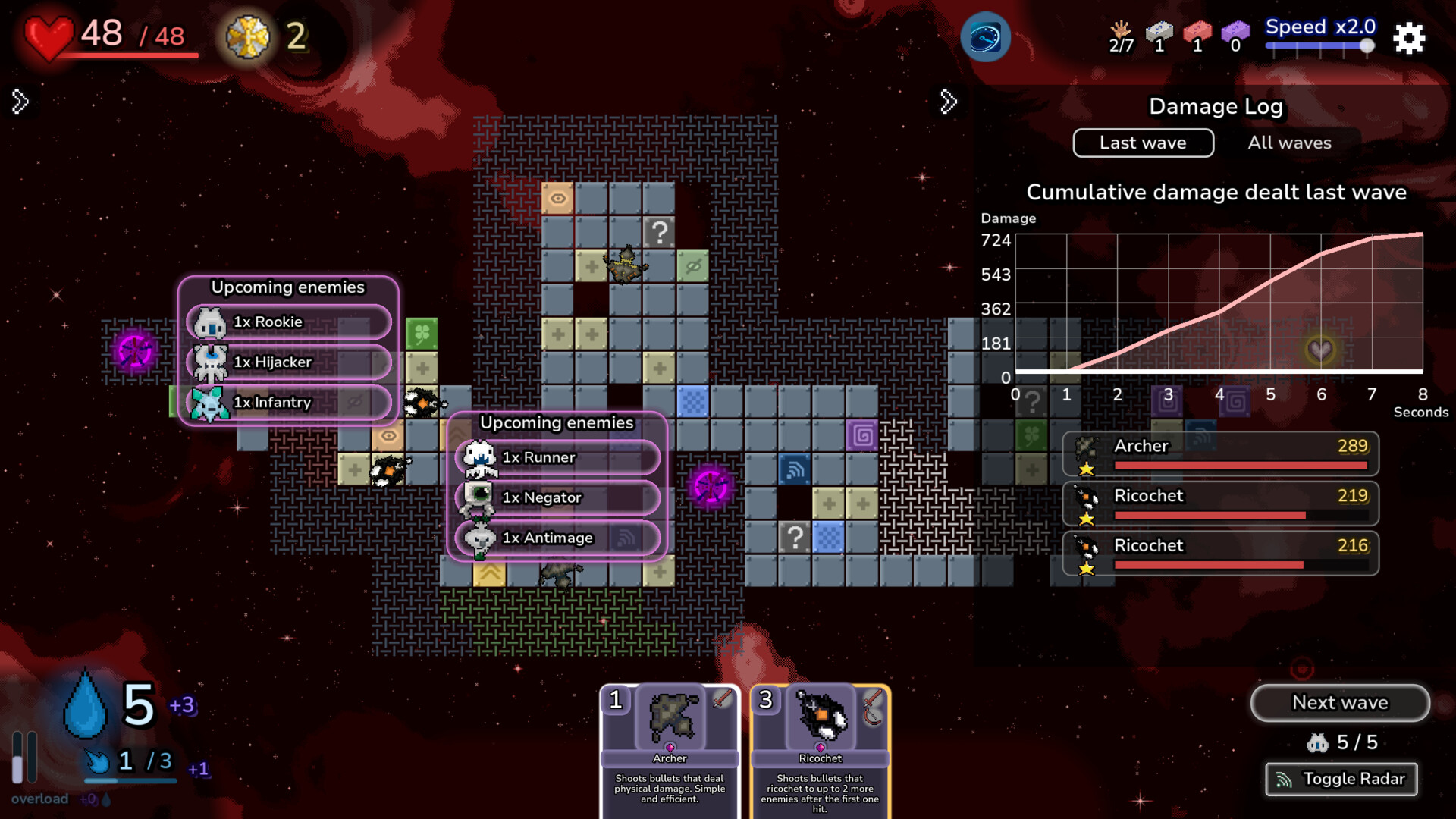Screen dimensions: 1456x819
Task: Select the Archer card in hand
Action: [670, 747]
